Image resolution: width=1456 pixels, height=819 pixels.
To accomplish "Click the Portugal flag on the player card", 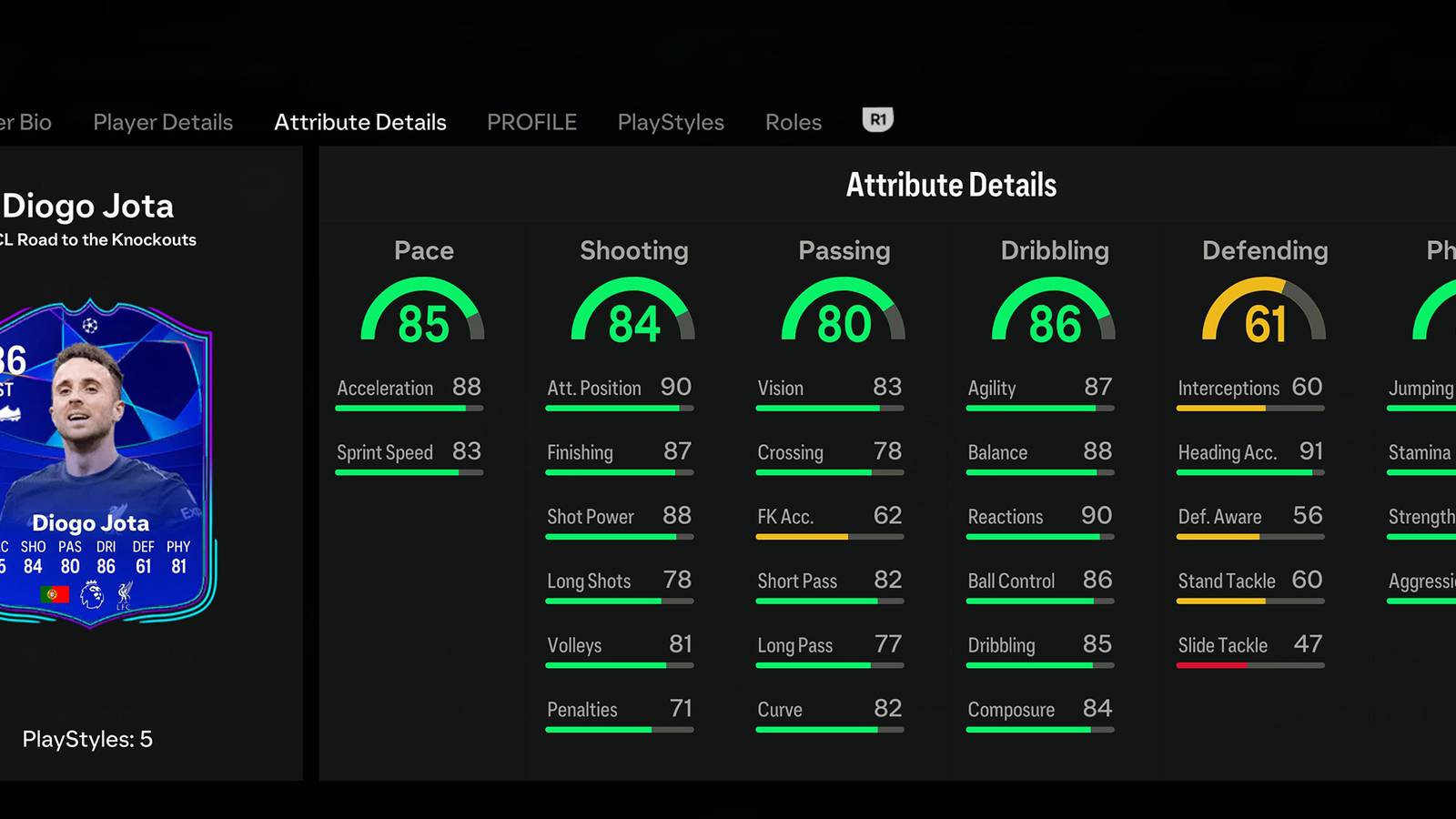I will (x=54, y=594).
